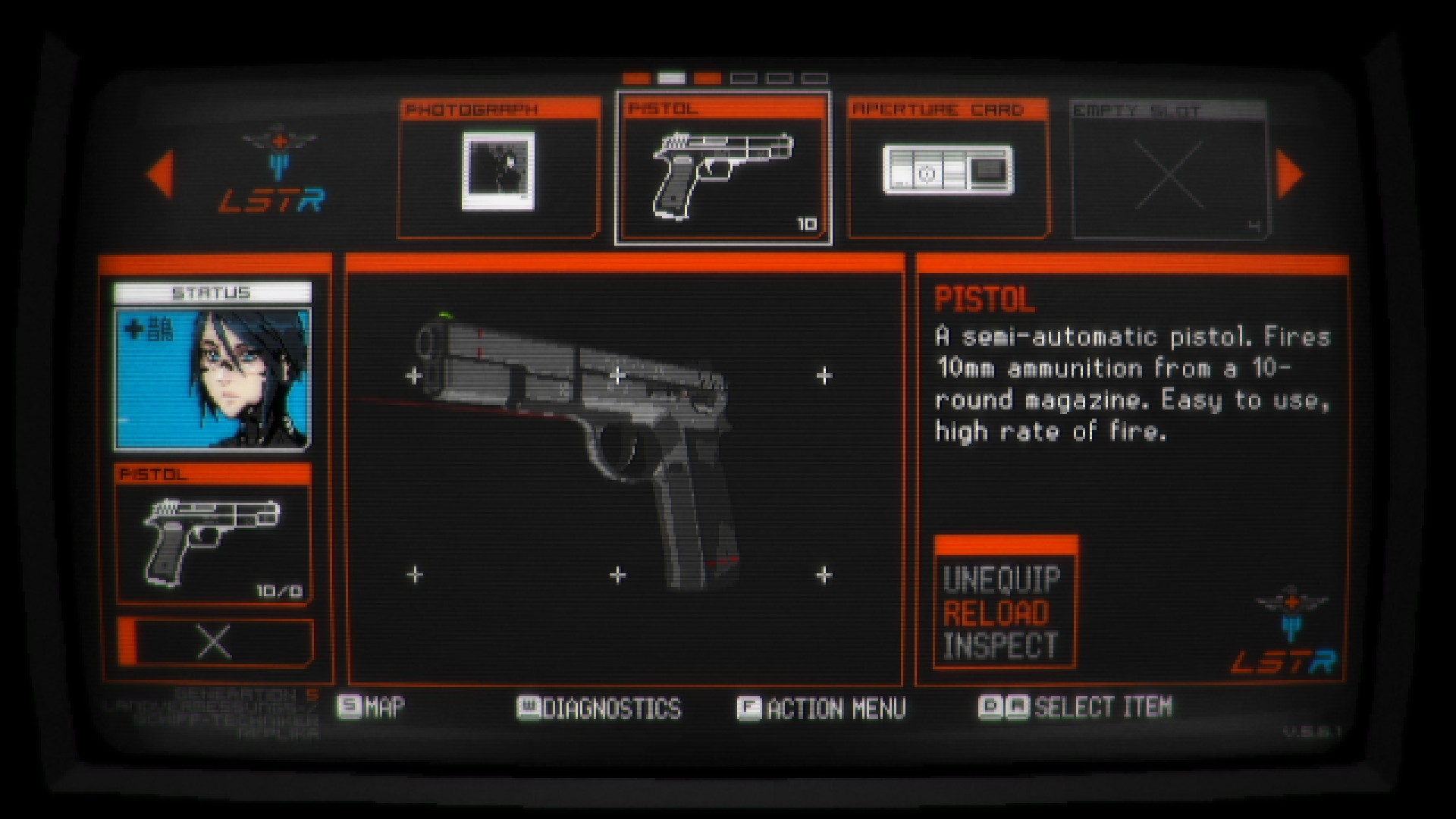The image size is (1456, 819).
Task: Choose Reload from the action menu
Action: pos(996,613)
